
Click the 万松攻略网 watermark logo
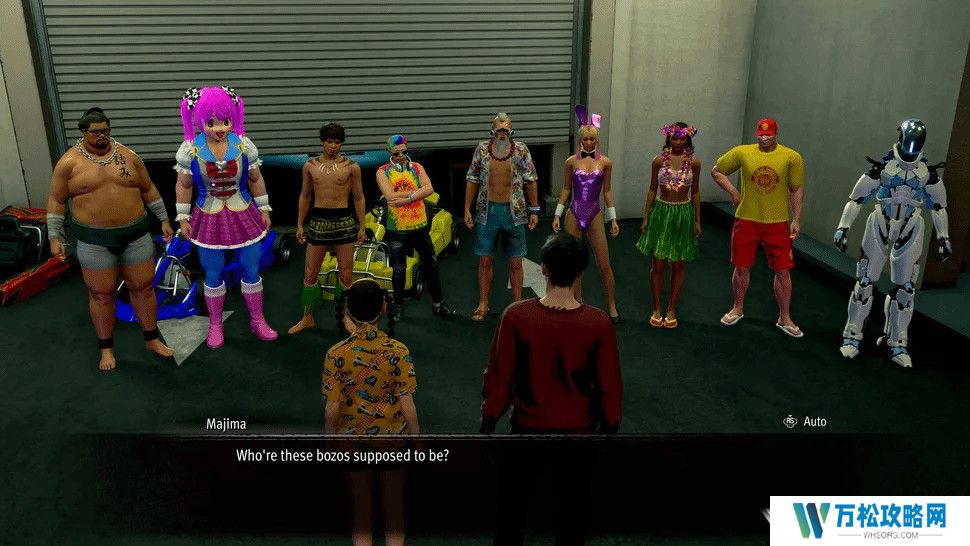(x=869, y=521)
